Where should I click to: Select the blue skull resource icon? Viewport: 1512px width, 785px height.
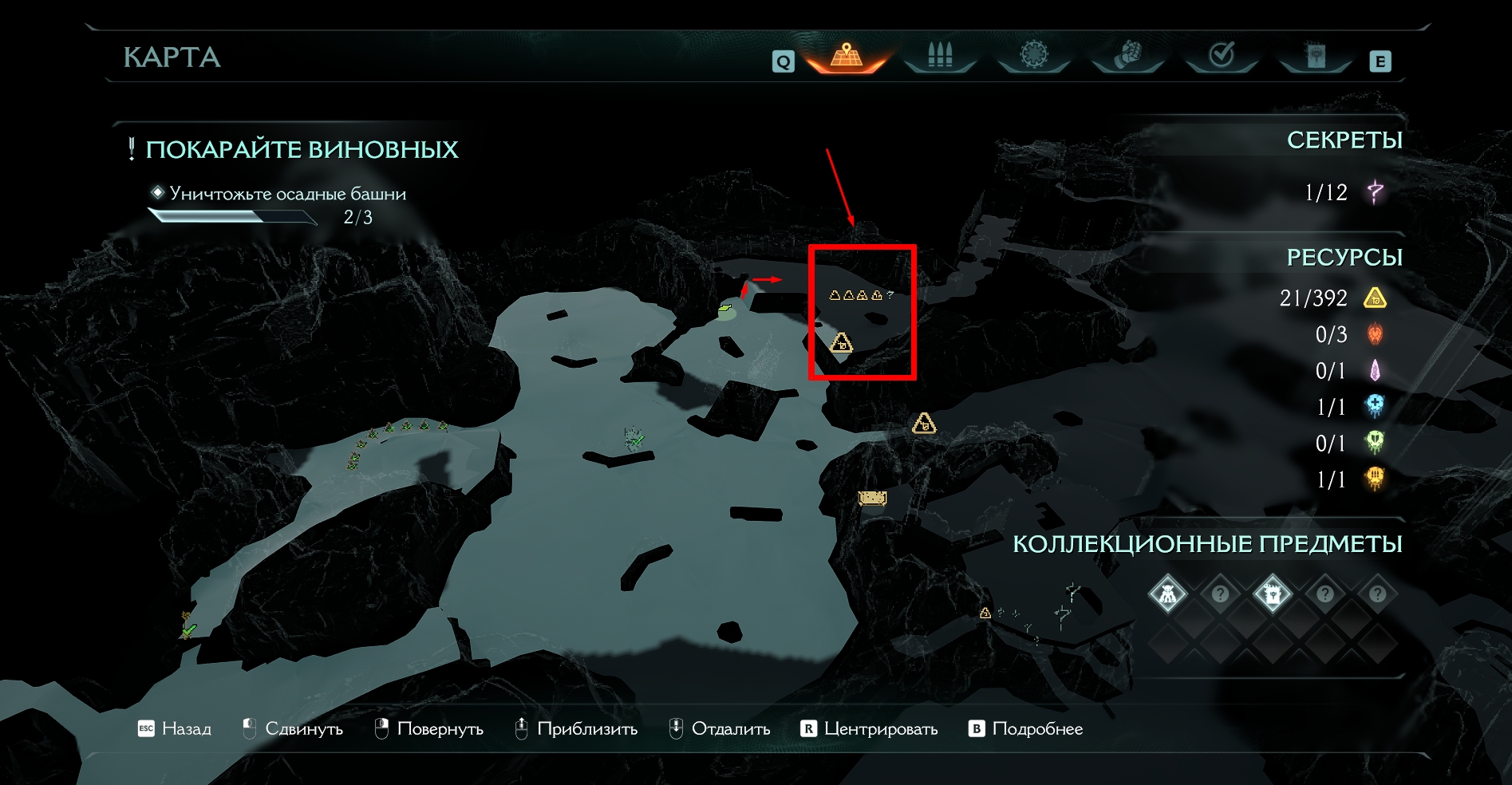tap(1375, 407)
